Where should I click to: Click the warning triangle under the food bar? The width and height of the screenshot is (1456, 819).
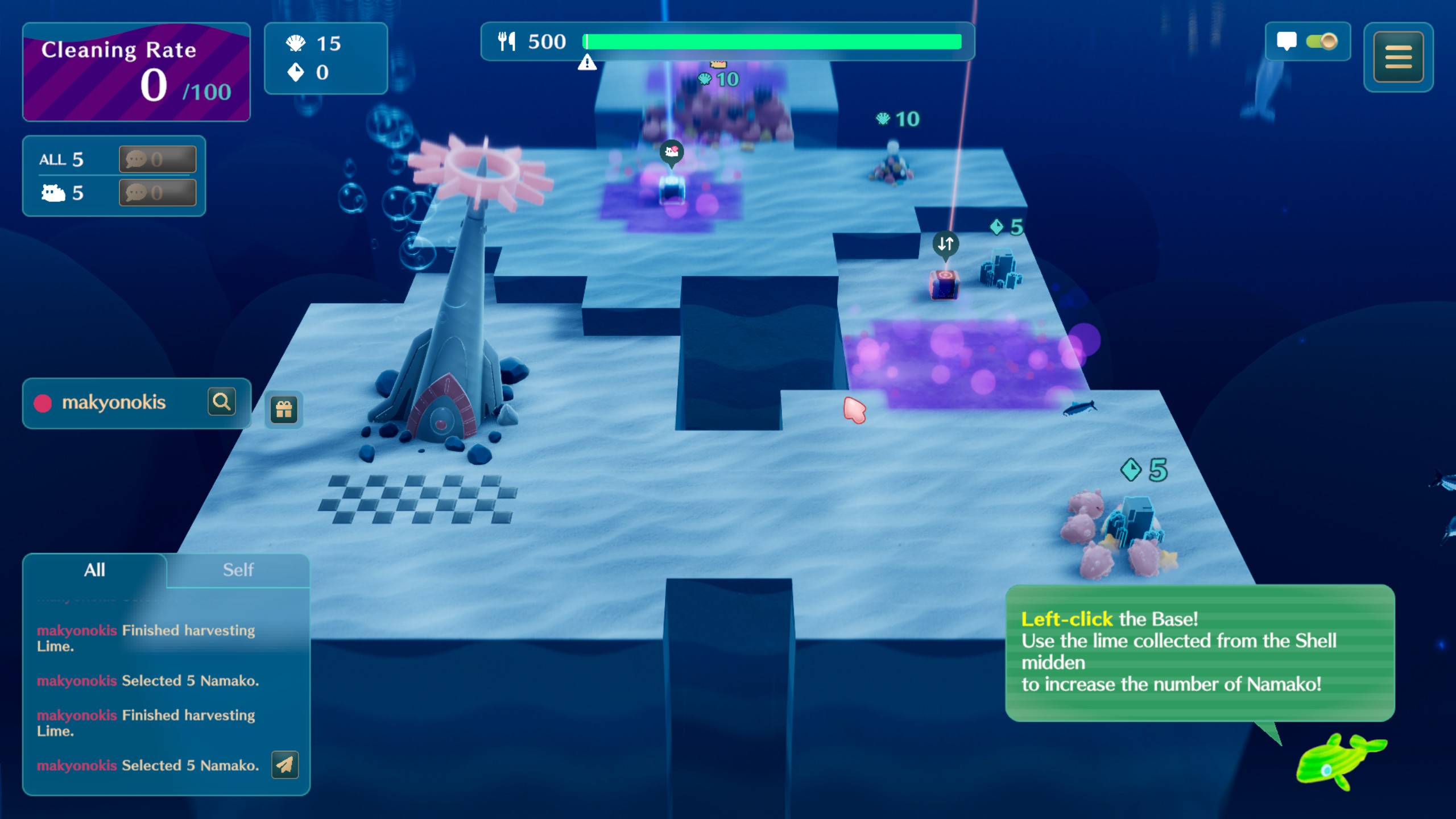(x=587, y=63)
